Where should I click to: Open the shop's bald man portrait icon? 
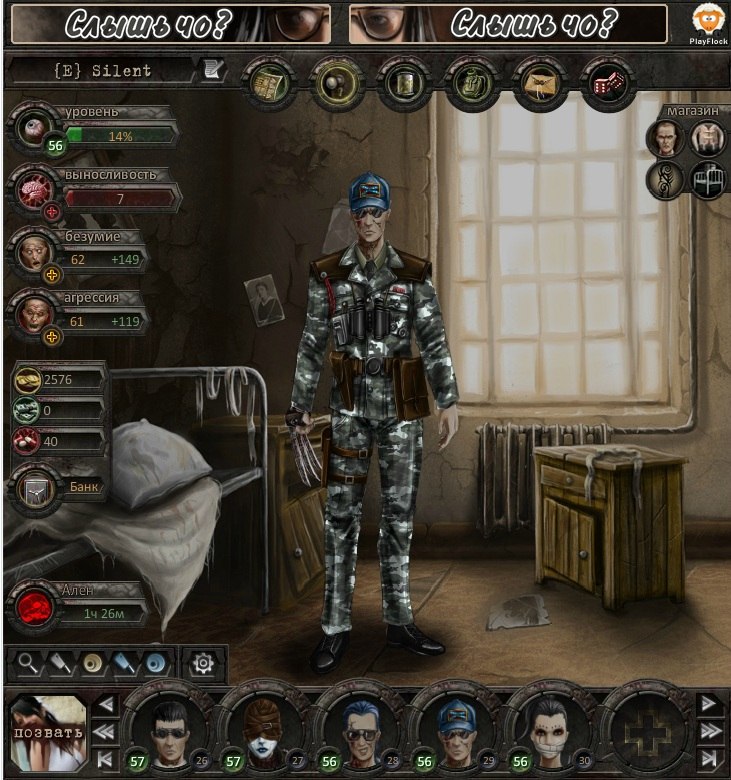665,139
